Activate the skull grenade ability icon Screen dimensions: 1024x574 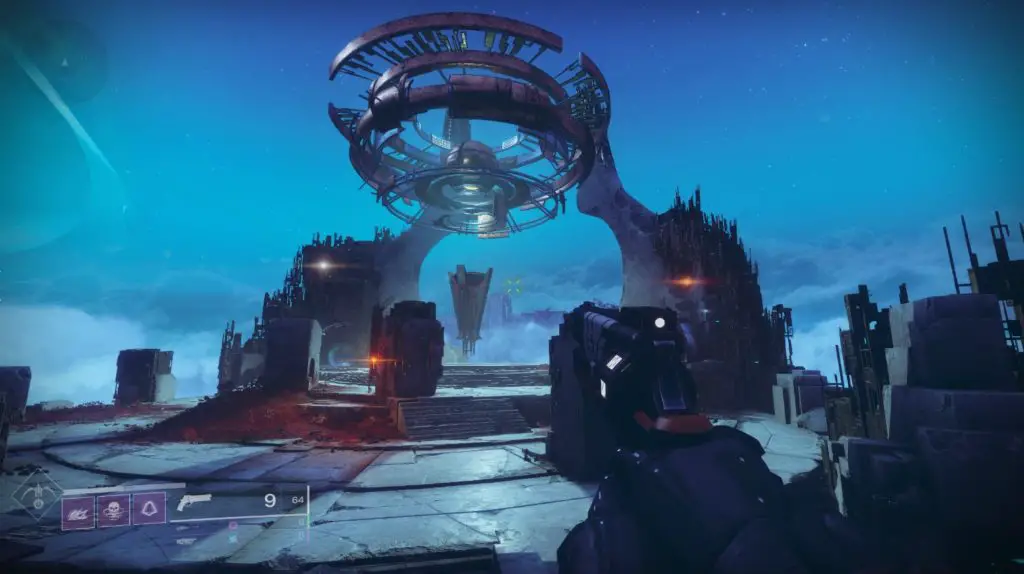tap(113, 511)
